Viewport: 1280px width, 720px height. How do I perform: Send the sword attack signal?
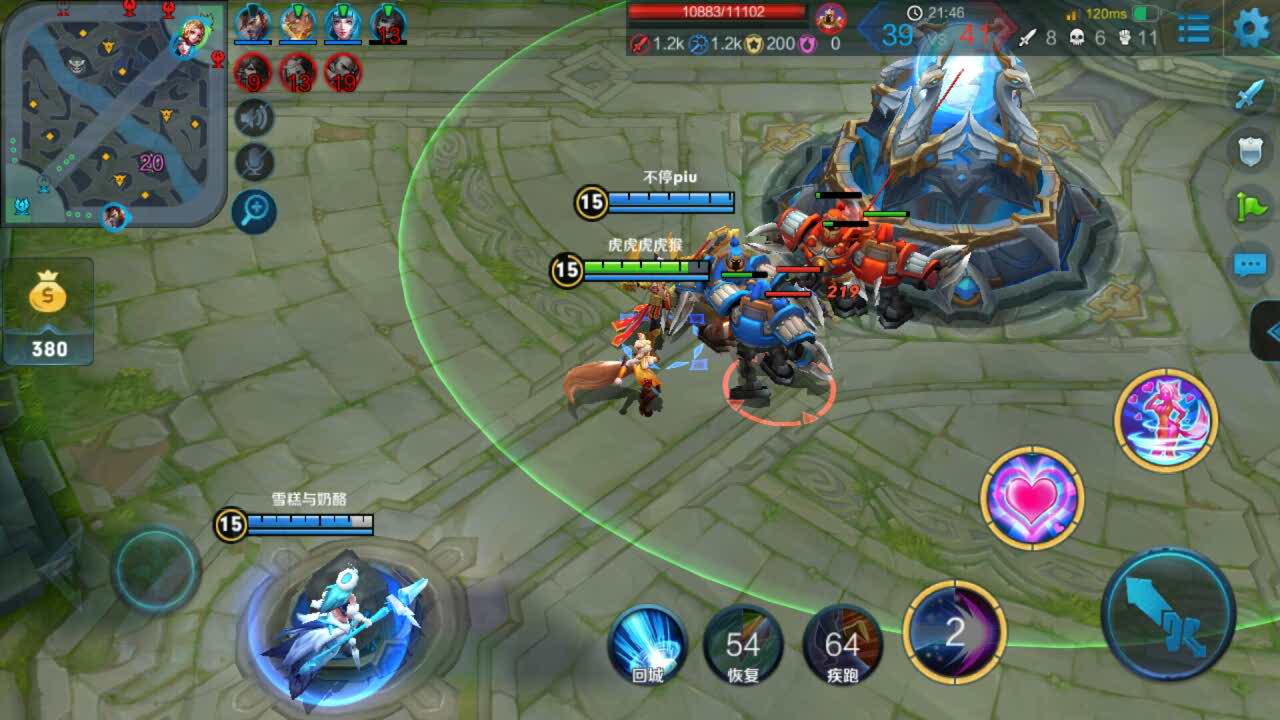pos(1250,94)
